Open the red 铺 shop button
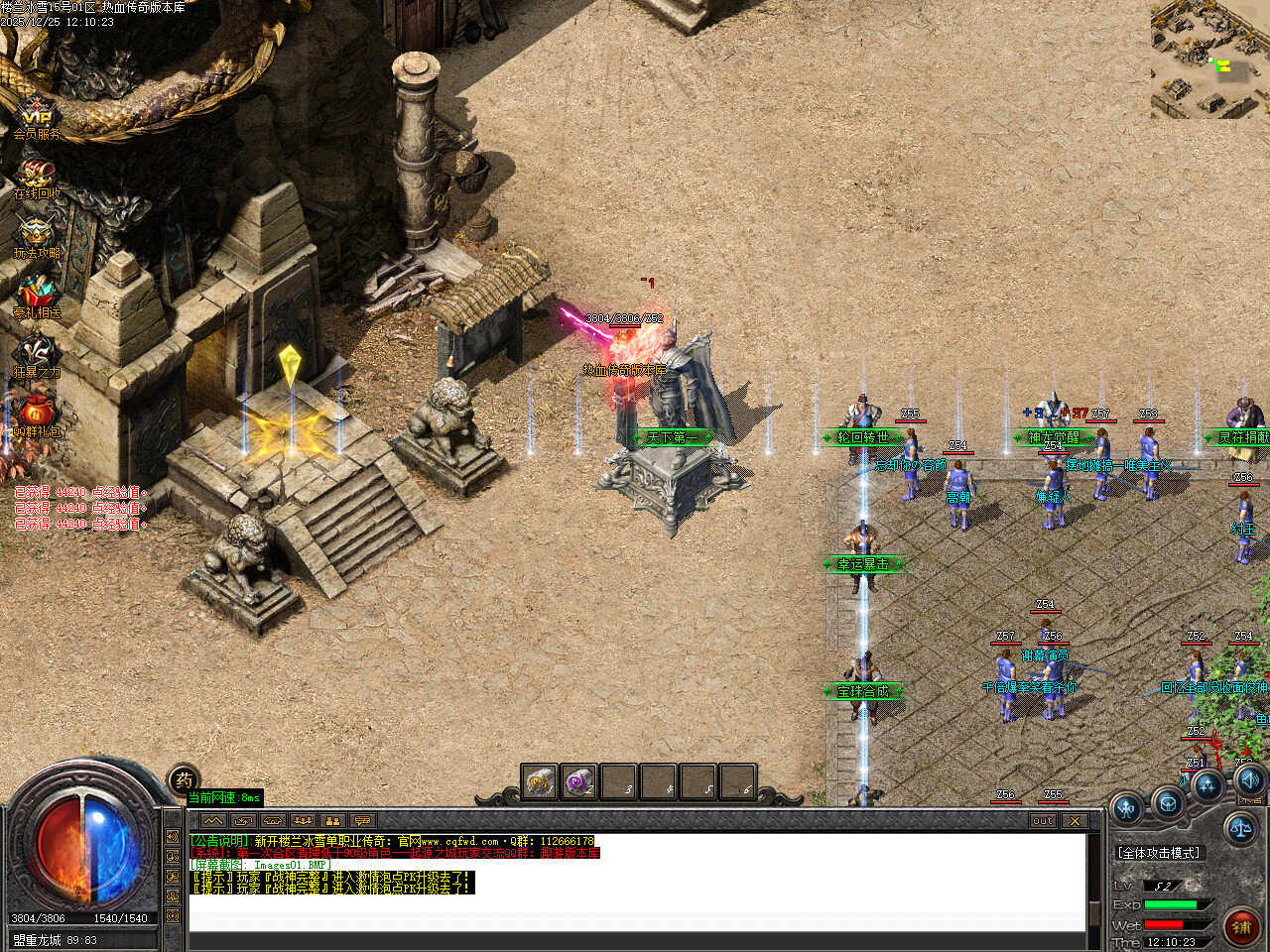 pyautogui.click(x=1240, y=927)
